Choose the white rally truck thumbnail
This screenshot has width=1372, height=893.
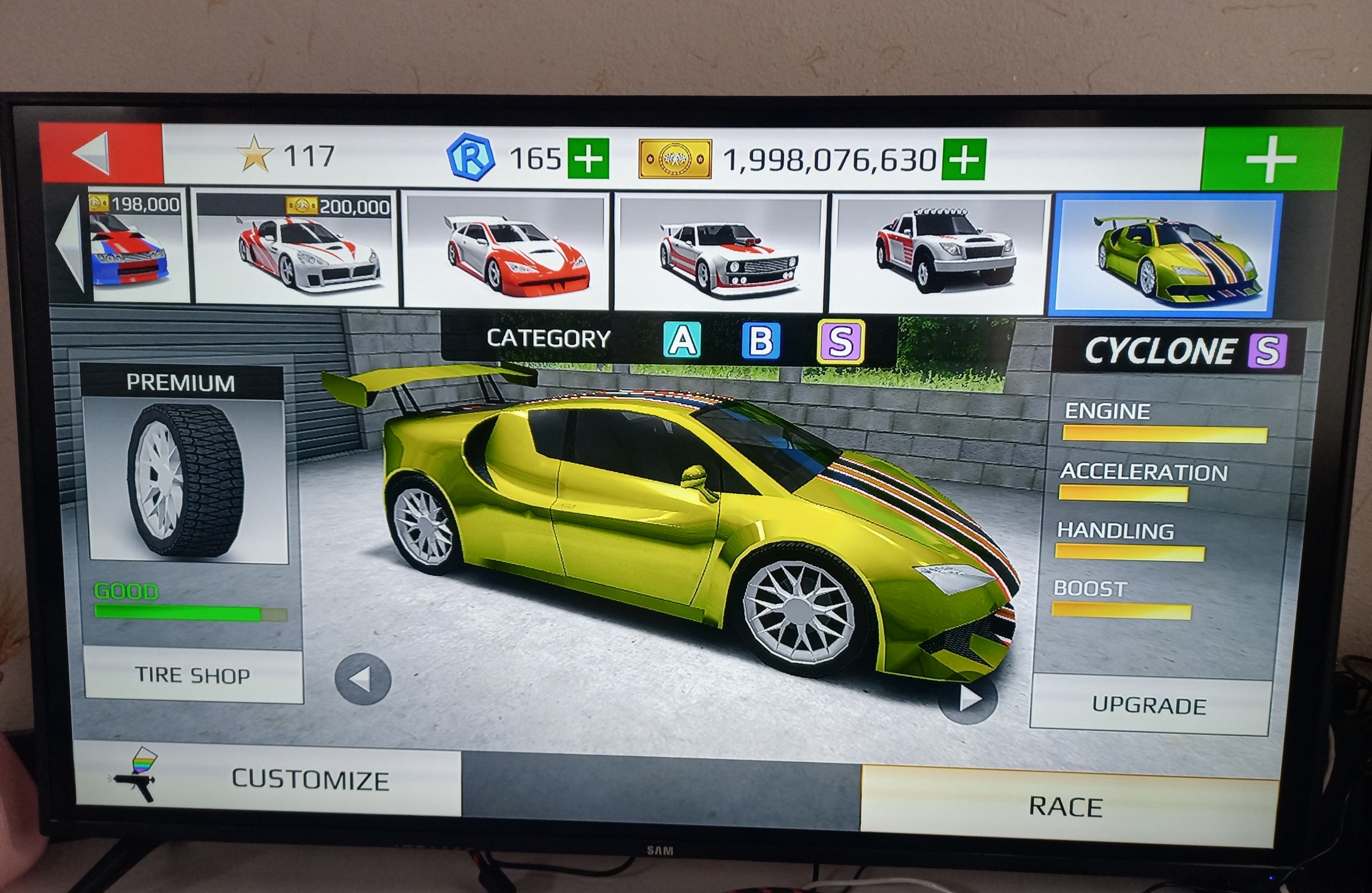click(x=937, y=254)
